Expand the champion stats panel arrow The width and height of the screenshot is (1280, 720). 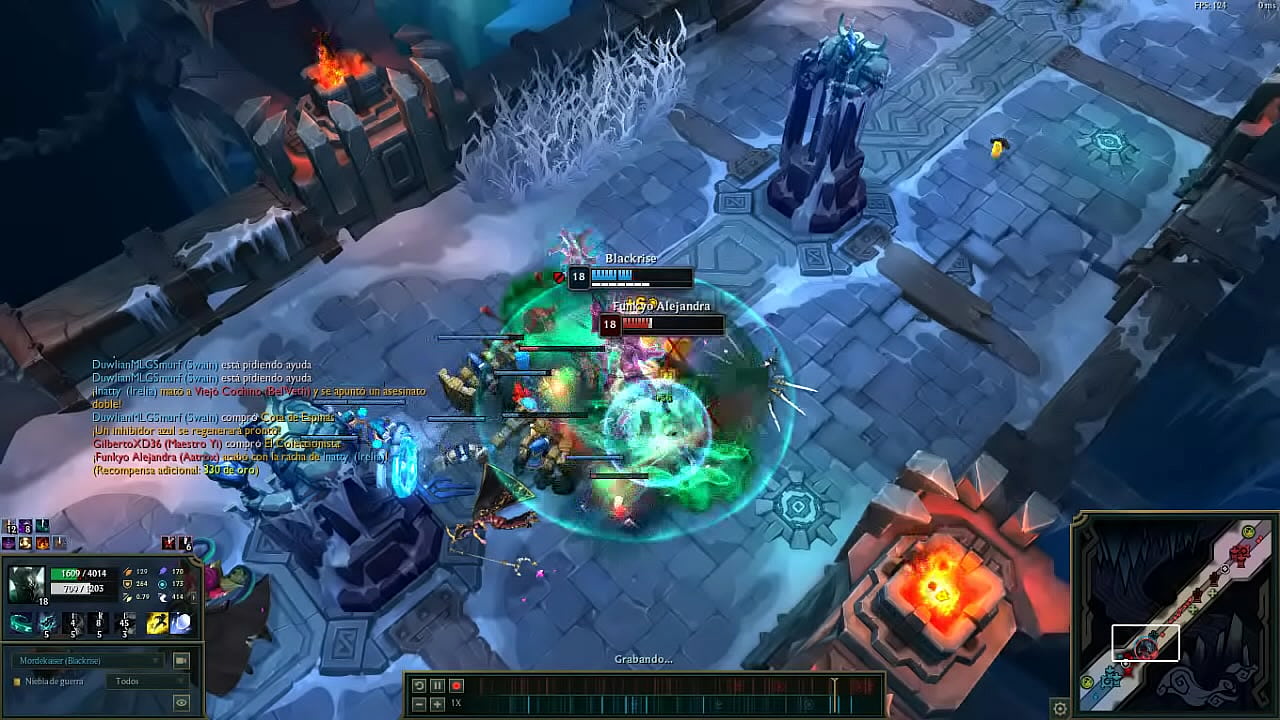coord(193,597)
